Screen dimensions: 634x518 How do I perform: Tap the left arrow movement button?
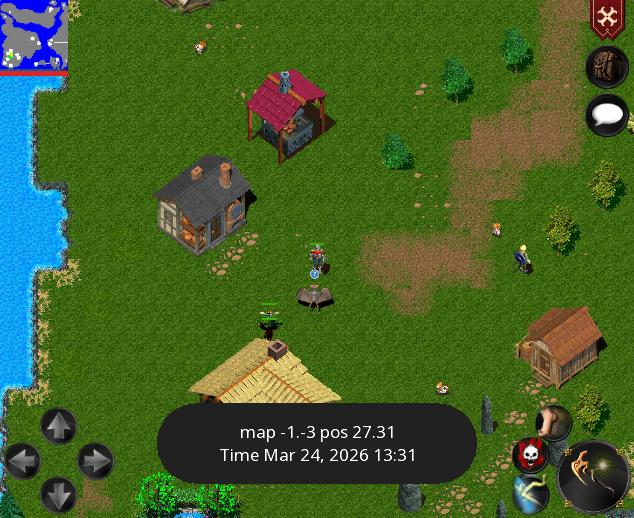coord(22,461)
